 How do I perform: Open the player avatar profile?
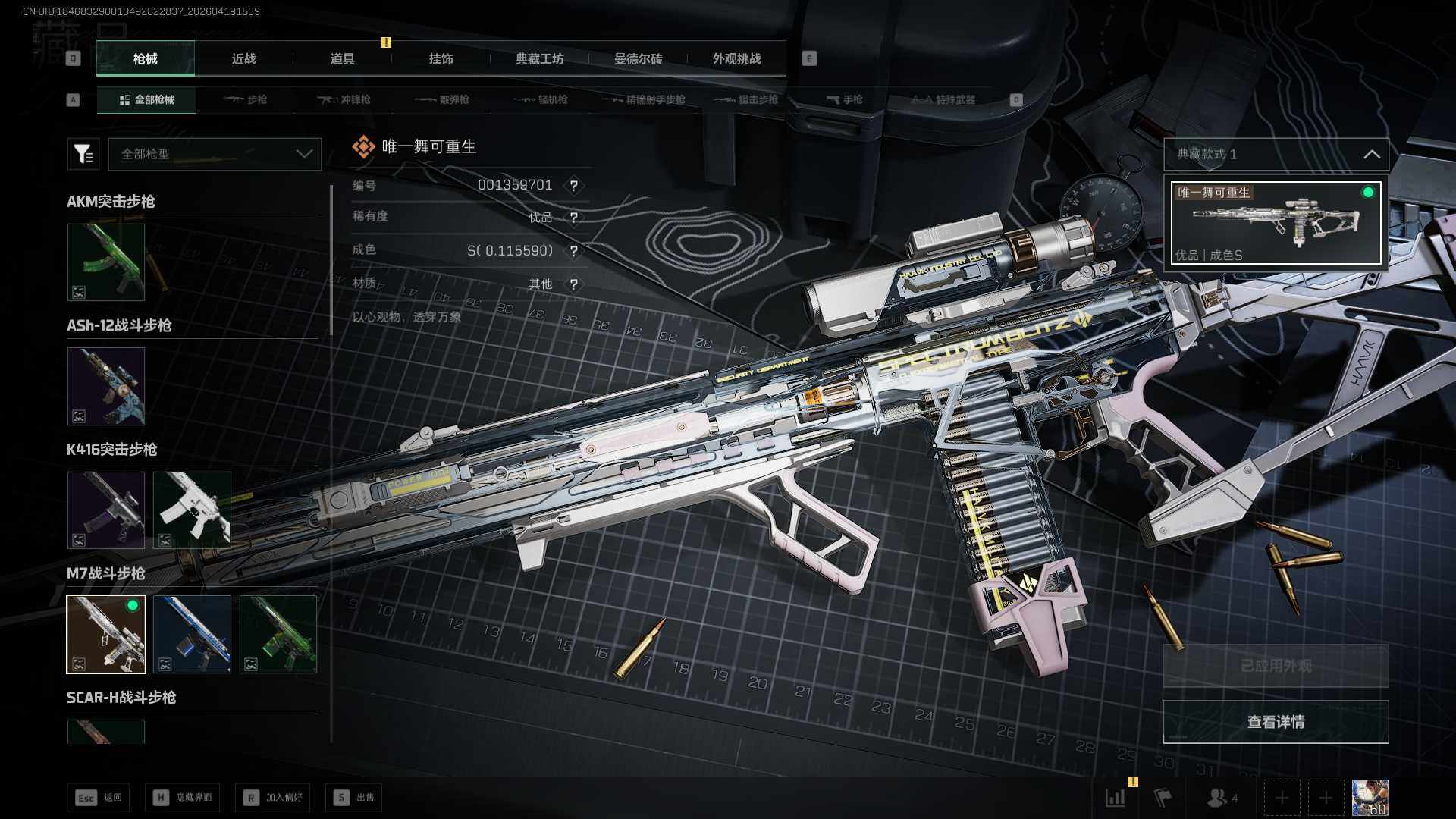[x=1370, y=798]
